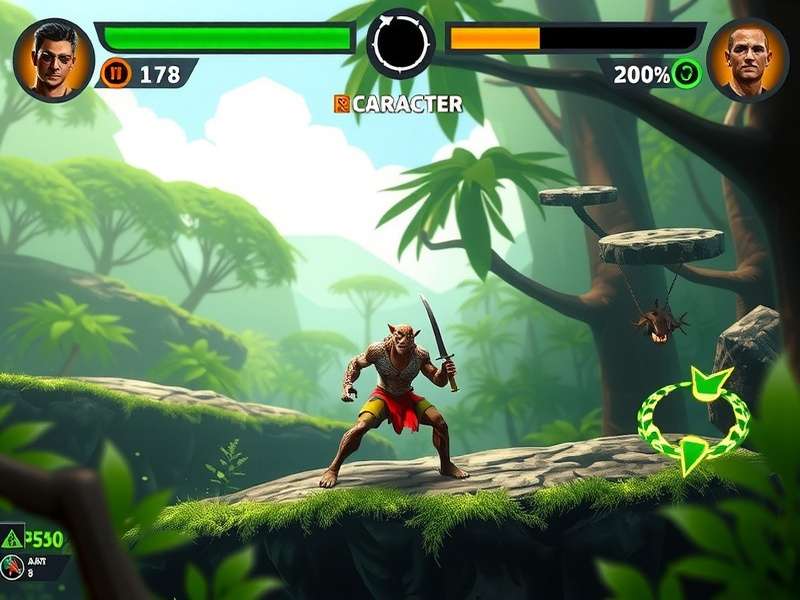Viewport: 800px width, 600px height.
Task: Activate the red claw ability icon
Action: click(x=13, y=567)
